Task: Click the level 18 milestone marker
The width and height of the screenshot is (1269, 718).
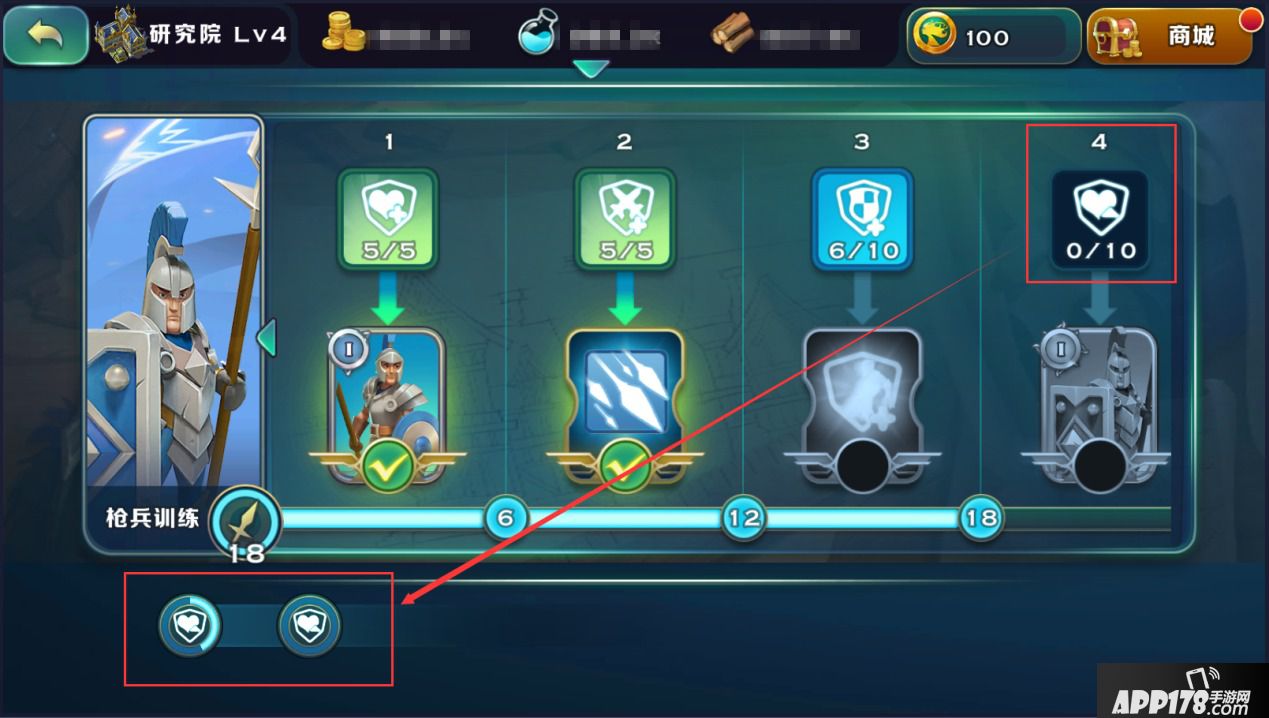Action: pos(982,518)
